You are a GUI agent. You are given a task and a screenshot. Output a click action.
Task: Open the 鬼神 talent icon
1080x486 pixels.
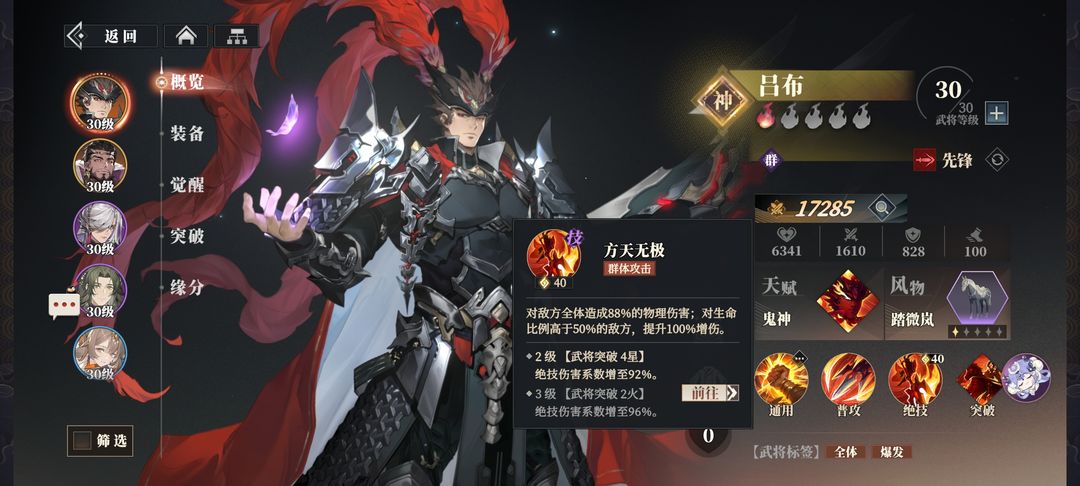tap(844, 300)
